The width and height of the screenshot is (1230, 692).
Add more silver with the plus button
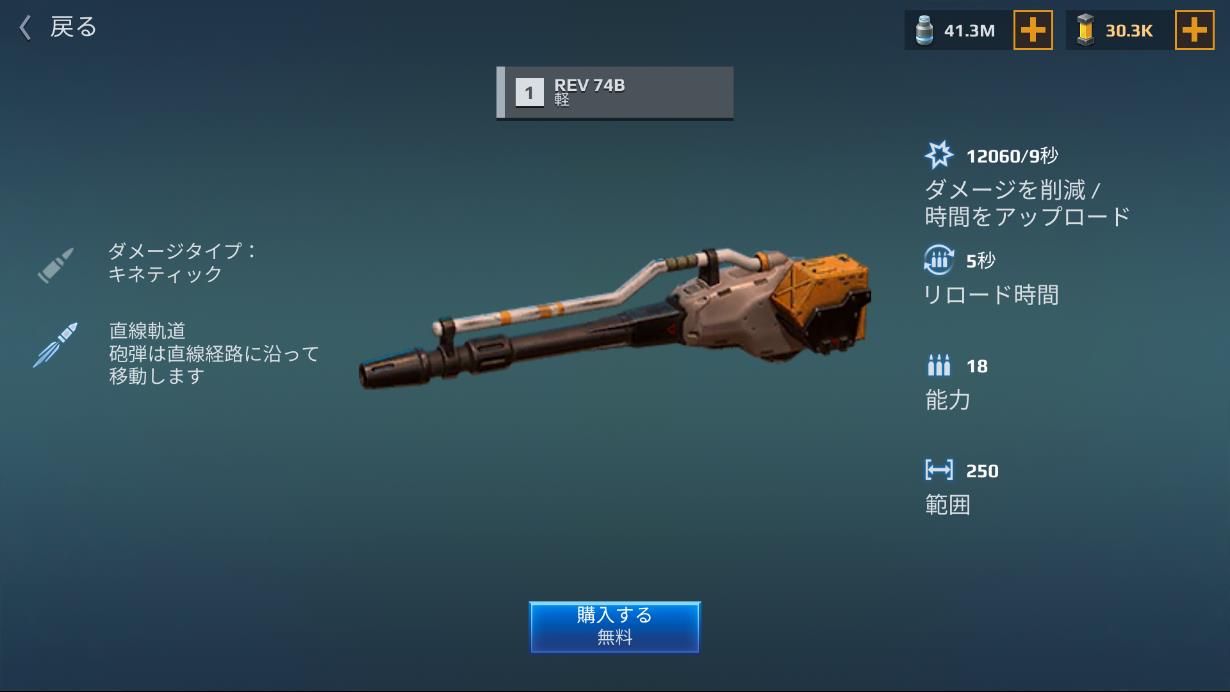(1033, 31)
